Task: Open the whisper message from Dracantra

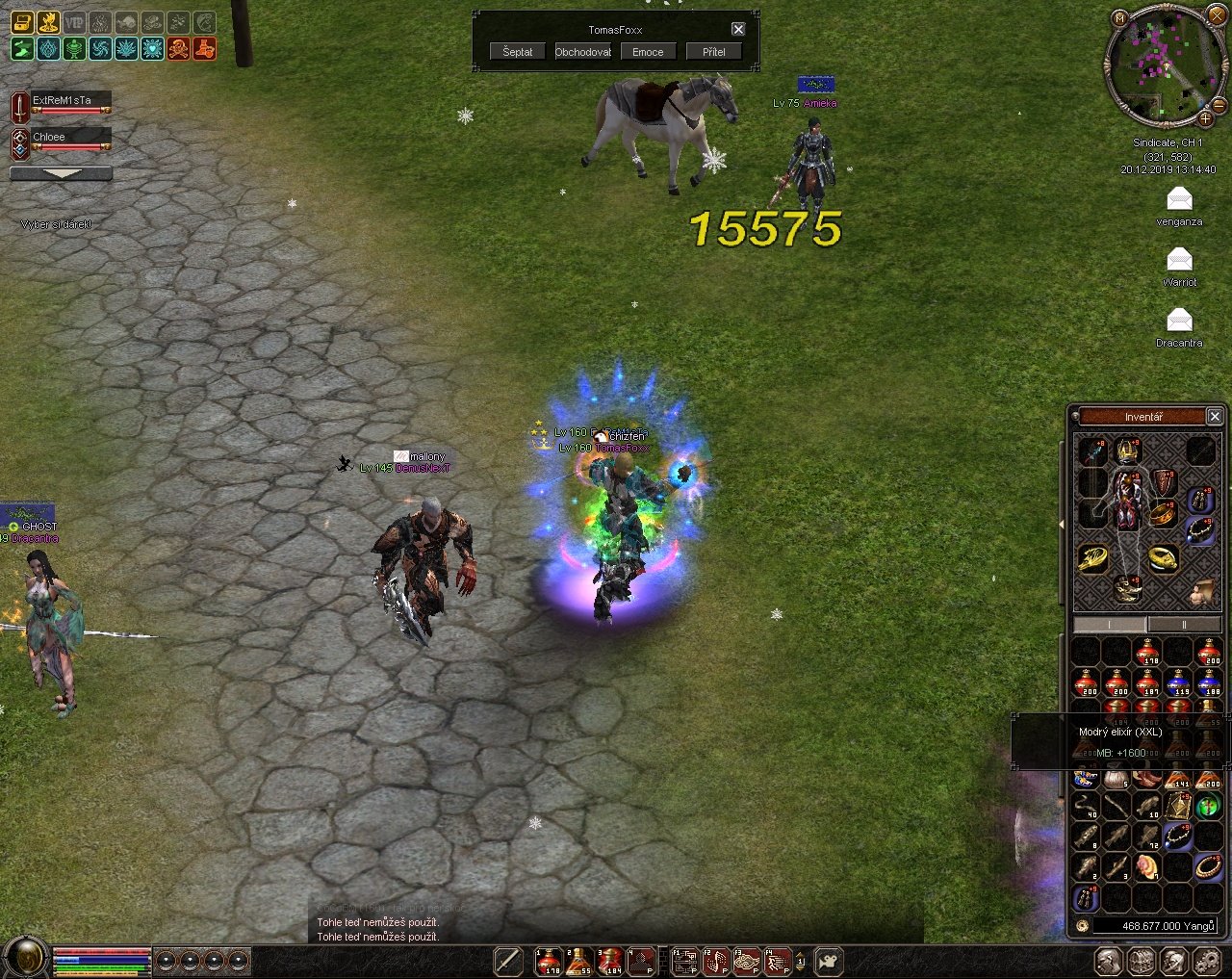Action: click(x=1179, y=321)
